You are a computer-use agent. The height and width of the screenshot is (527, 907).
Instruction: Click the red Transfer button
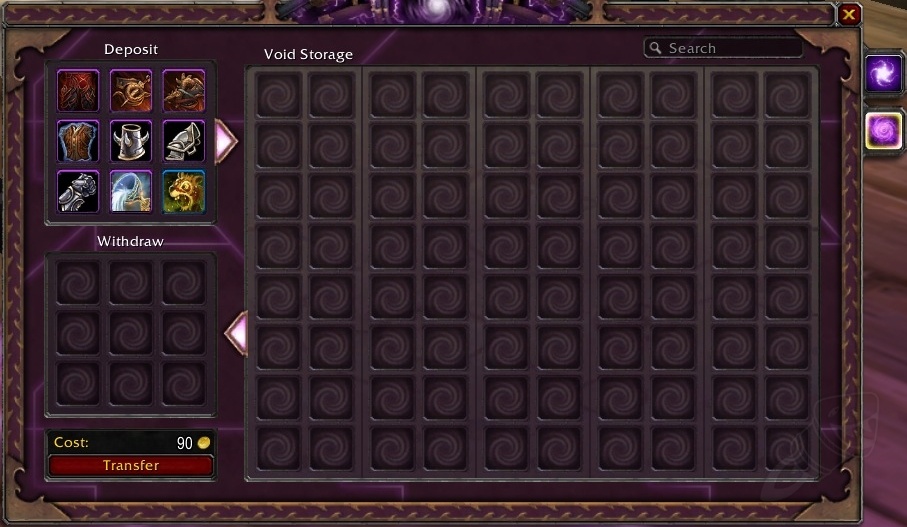(130, 465)
